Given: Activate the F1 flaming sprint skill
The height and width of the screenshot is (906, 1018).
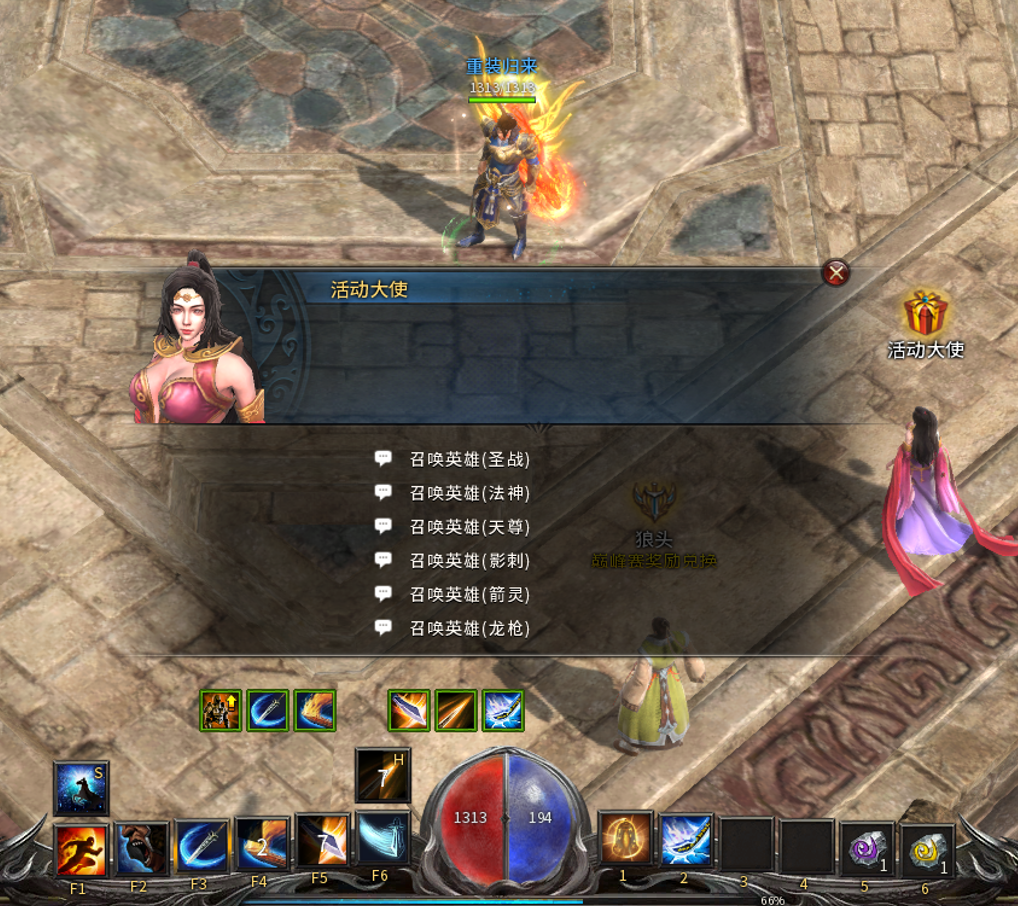Looking at the screenshot, I should click(81, 850).
